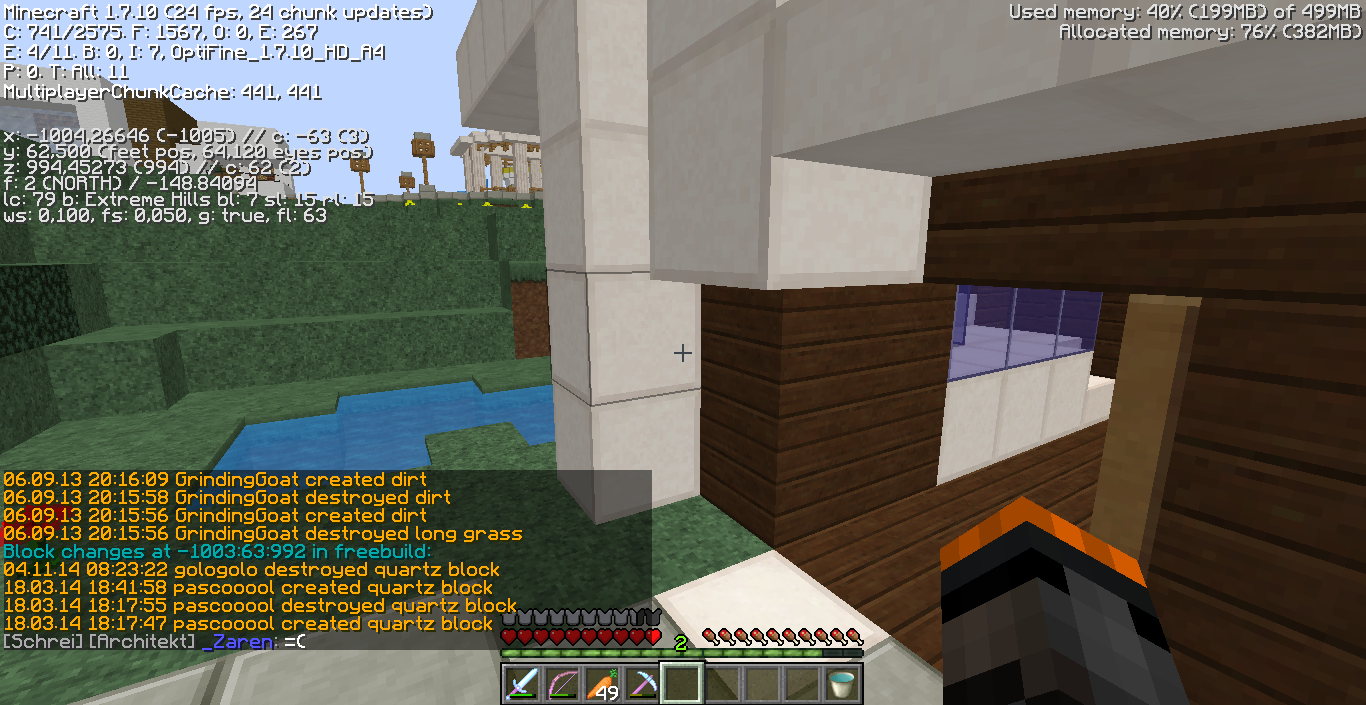Choose the carrot stack in the hotbar
The width and height of the screenshot is (1366, 705).
pyautogui.click(x=601, y=684)
